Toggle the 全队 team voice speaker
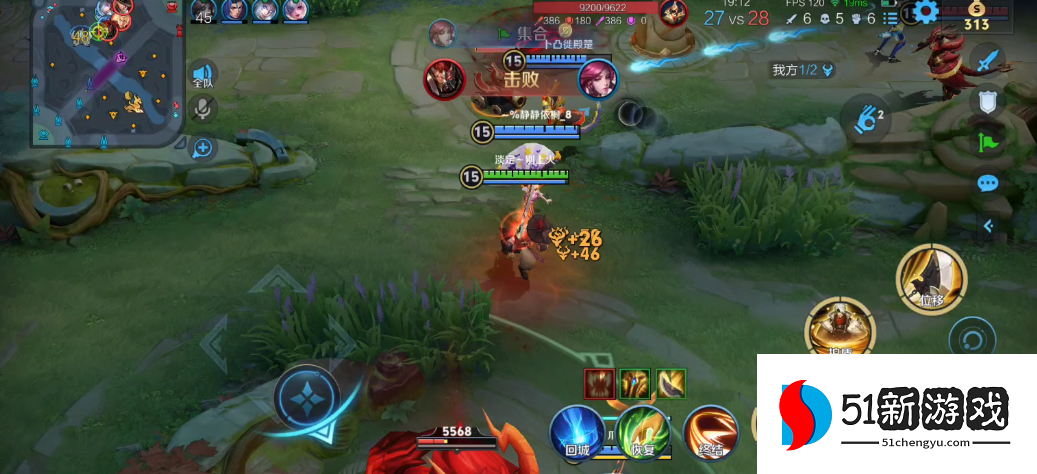The image size is (1037, 474). click(x=203, y=76)
